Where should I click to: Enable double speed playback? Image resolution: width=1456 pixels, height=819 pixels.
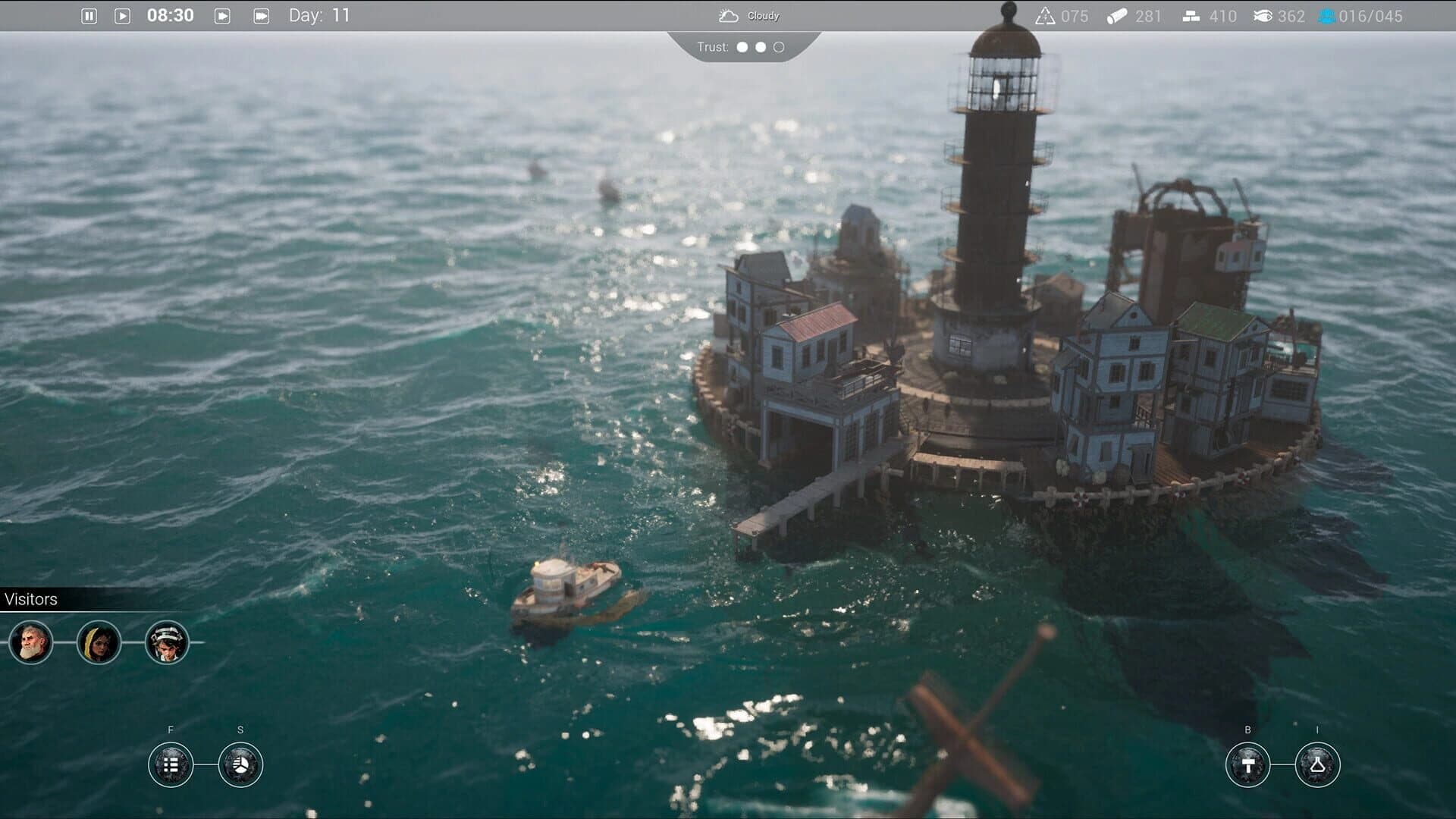pyautogui.click(x=222, y=14)
